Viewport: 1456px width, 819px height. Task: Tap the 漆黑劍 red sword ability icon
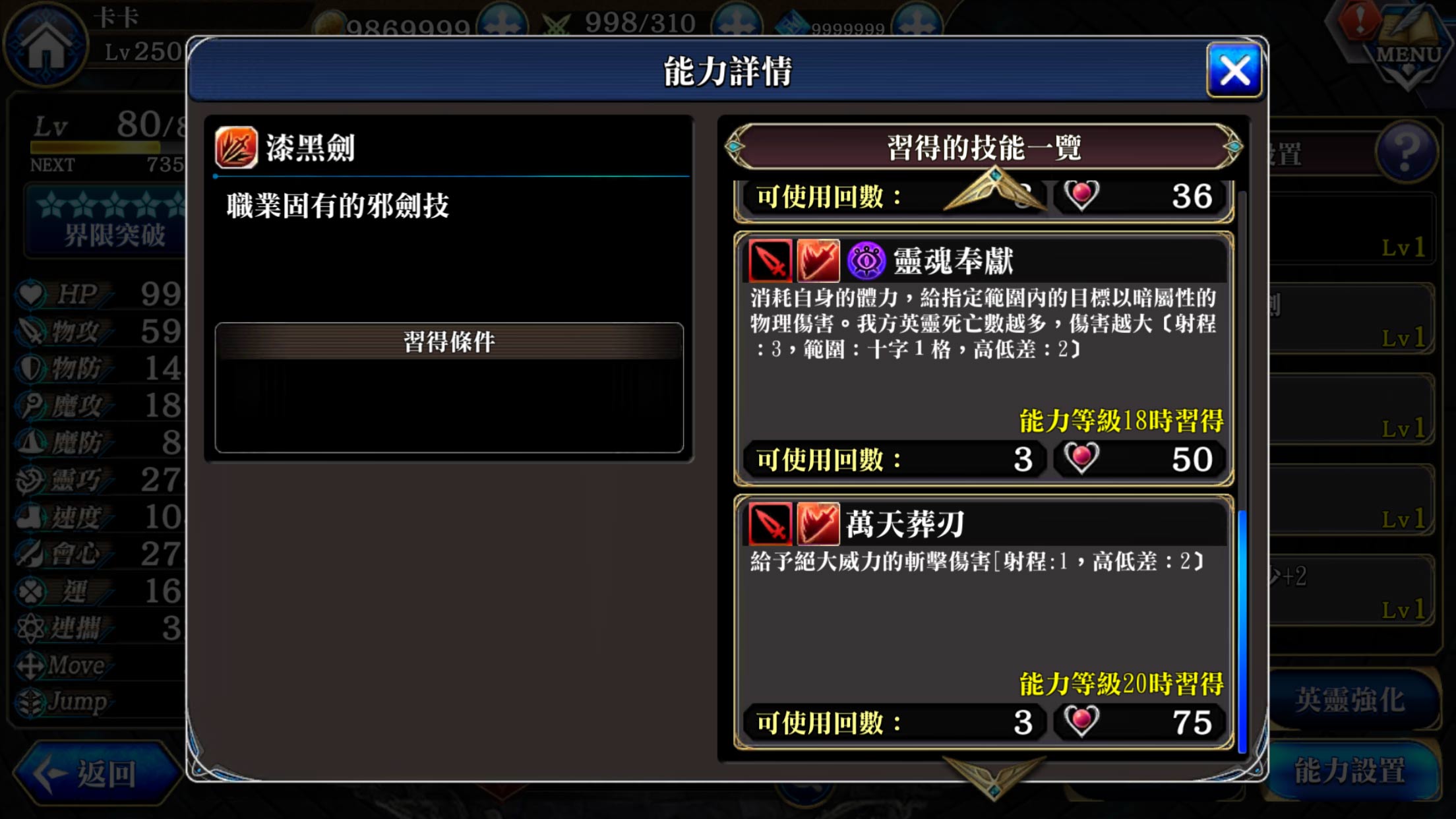click(x=235, y=146)
